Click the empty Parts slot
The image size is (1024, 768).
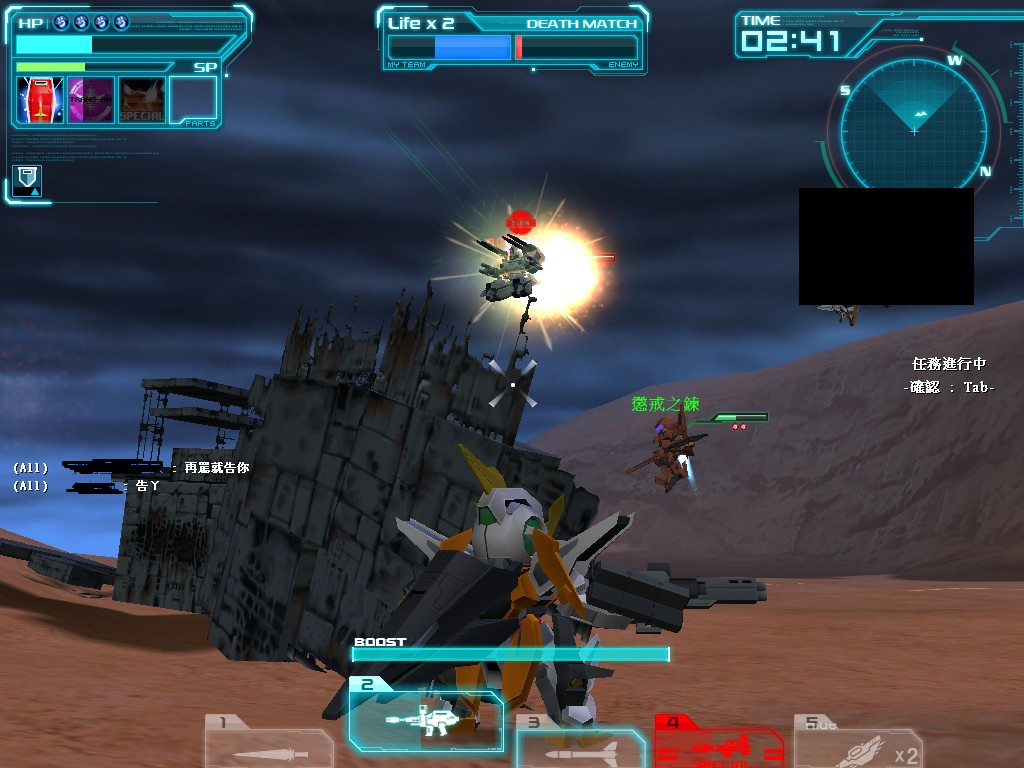[x=193, y=100]
